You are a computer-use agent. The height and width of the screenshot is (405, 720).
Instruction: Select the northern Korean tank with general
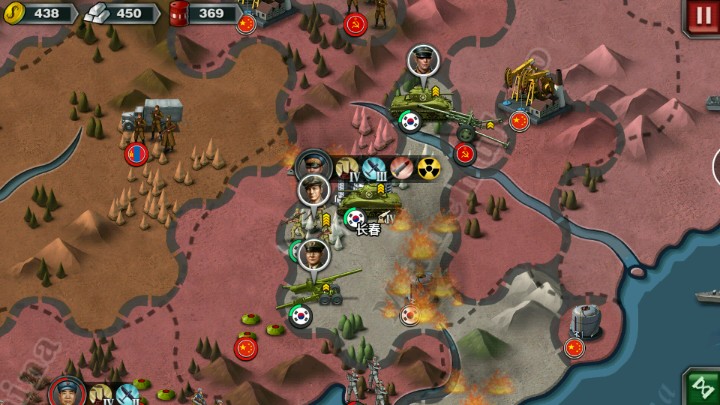point(420,100)
